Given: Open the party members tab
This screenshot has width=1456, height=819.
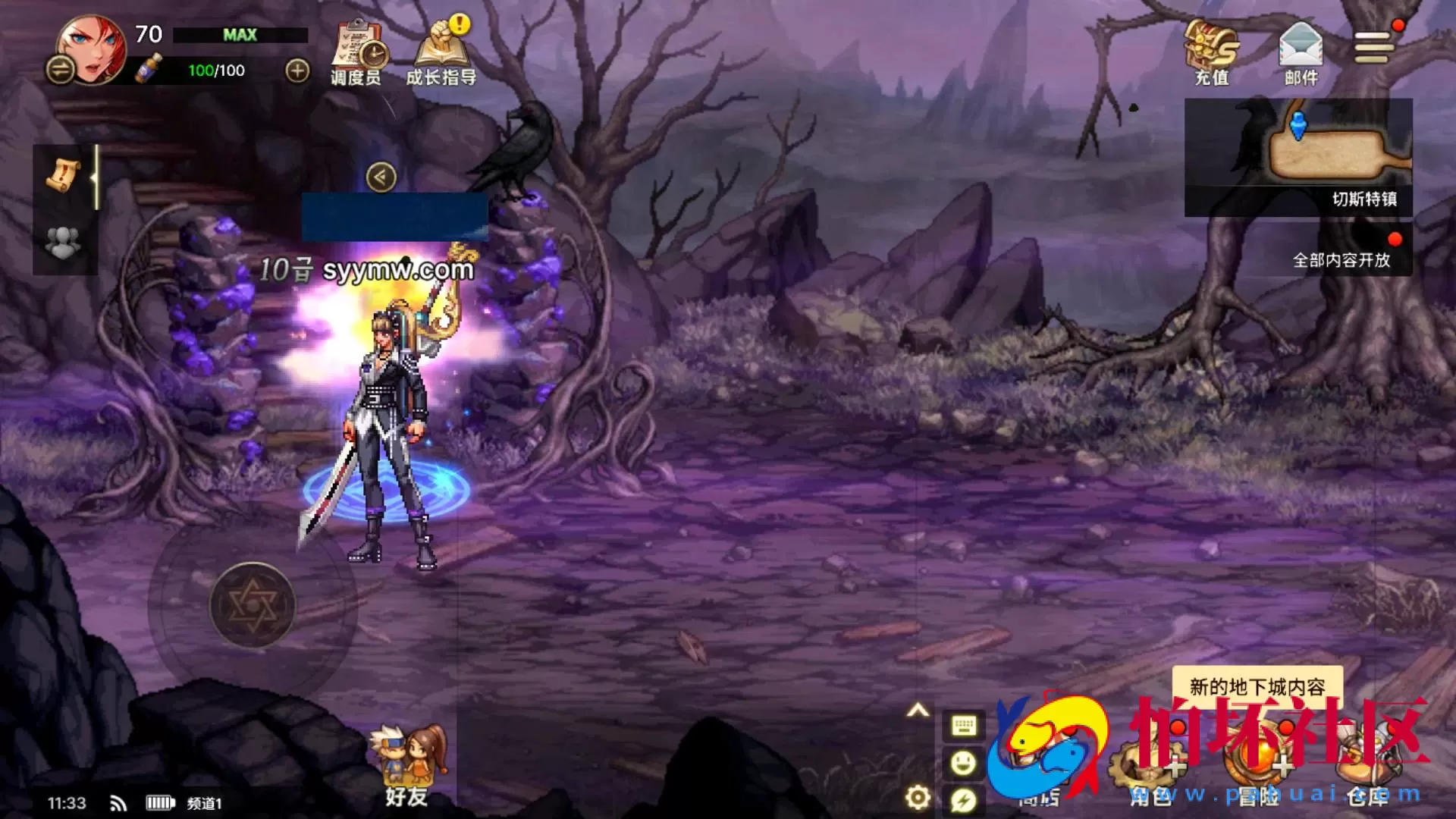Looking at the screenshot, I should (x=64, y=243).
